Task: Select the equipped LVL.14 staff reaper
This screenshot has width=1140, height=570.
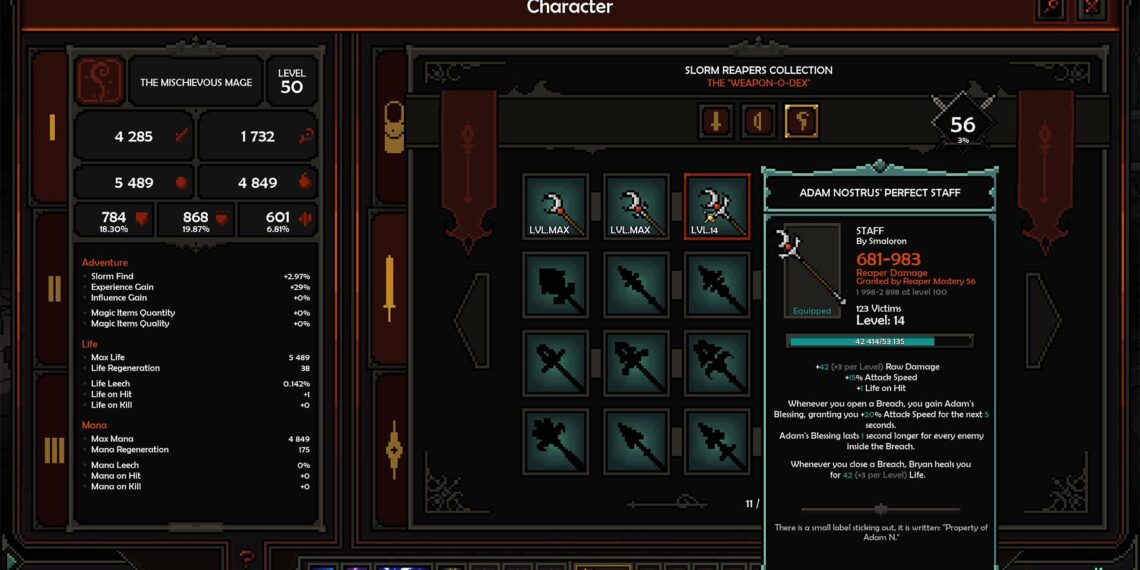Action: [x=716, y=207]
